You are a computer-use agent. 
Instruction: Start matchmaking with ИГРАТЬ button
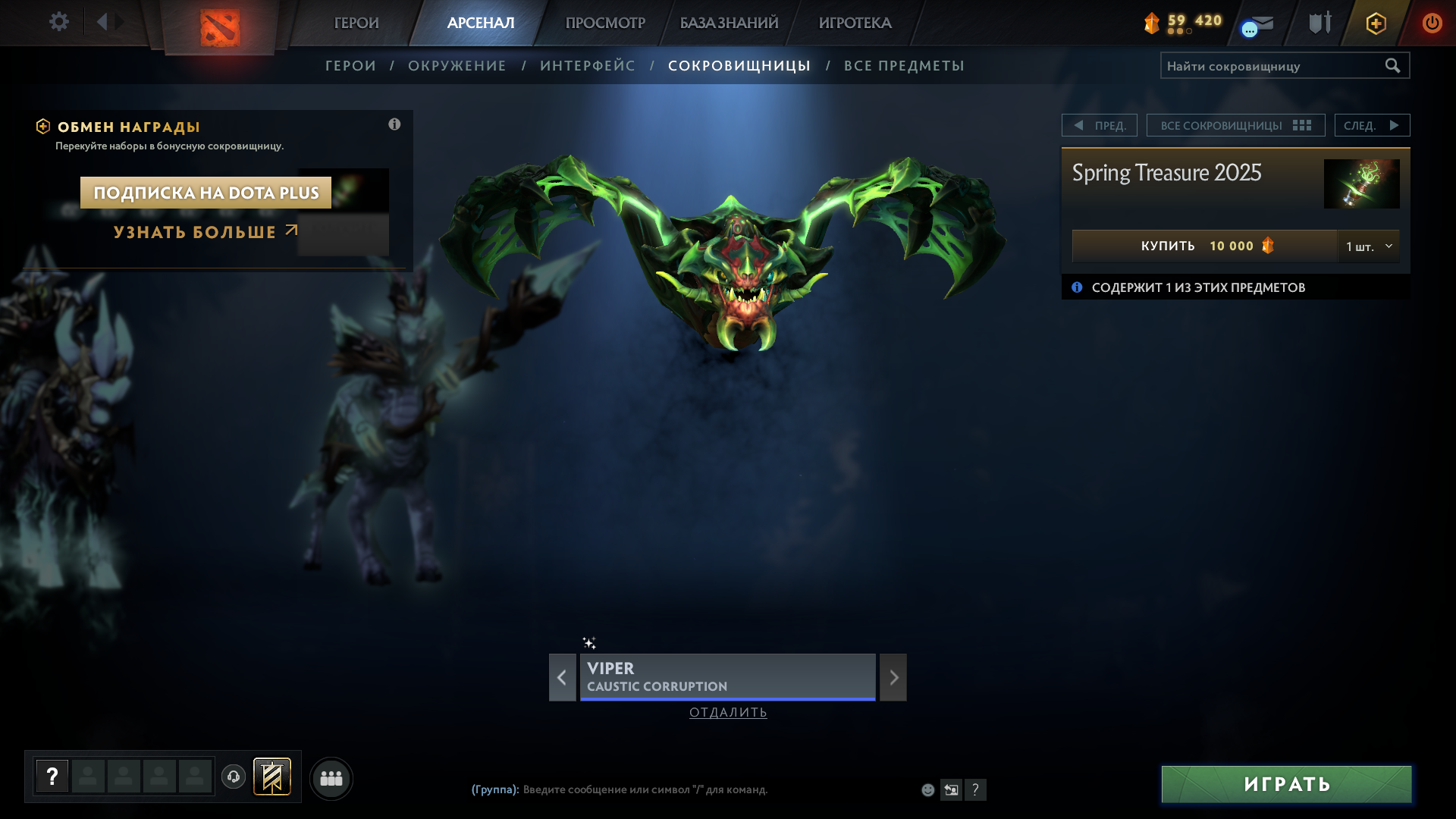pyautogui.click(x=1286, y=784)
